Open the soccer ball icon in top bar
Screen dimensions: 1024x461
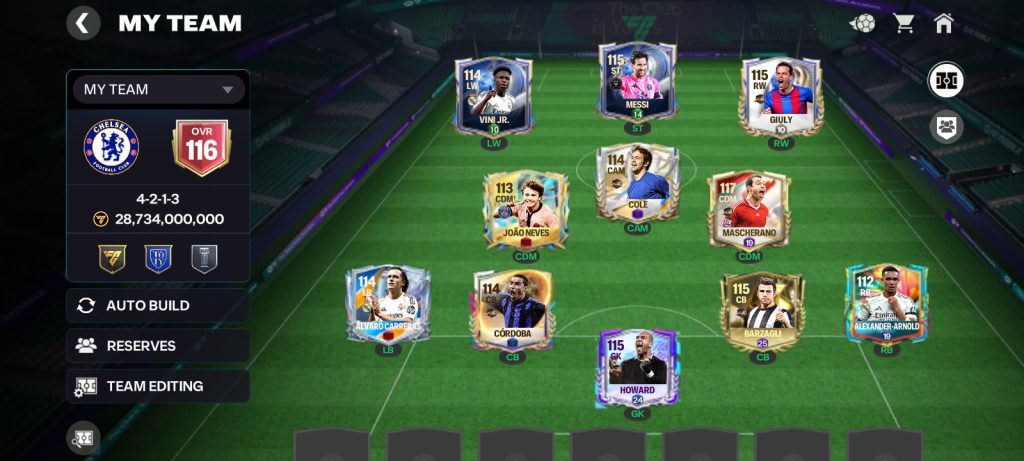(862, 23)
